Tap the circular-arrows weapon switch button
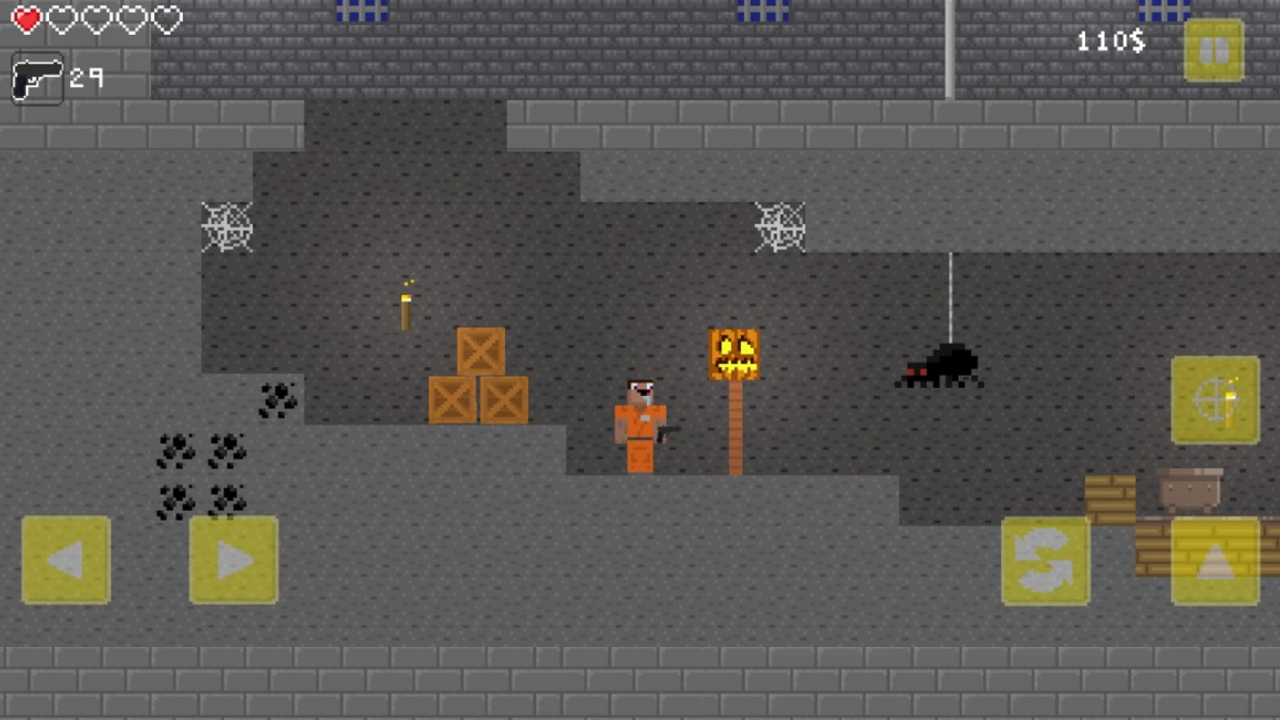This screenshot has height=720, width=1280. (1045, 560)
